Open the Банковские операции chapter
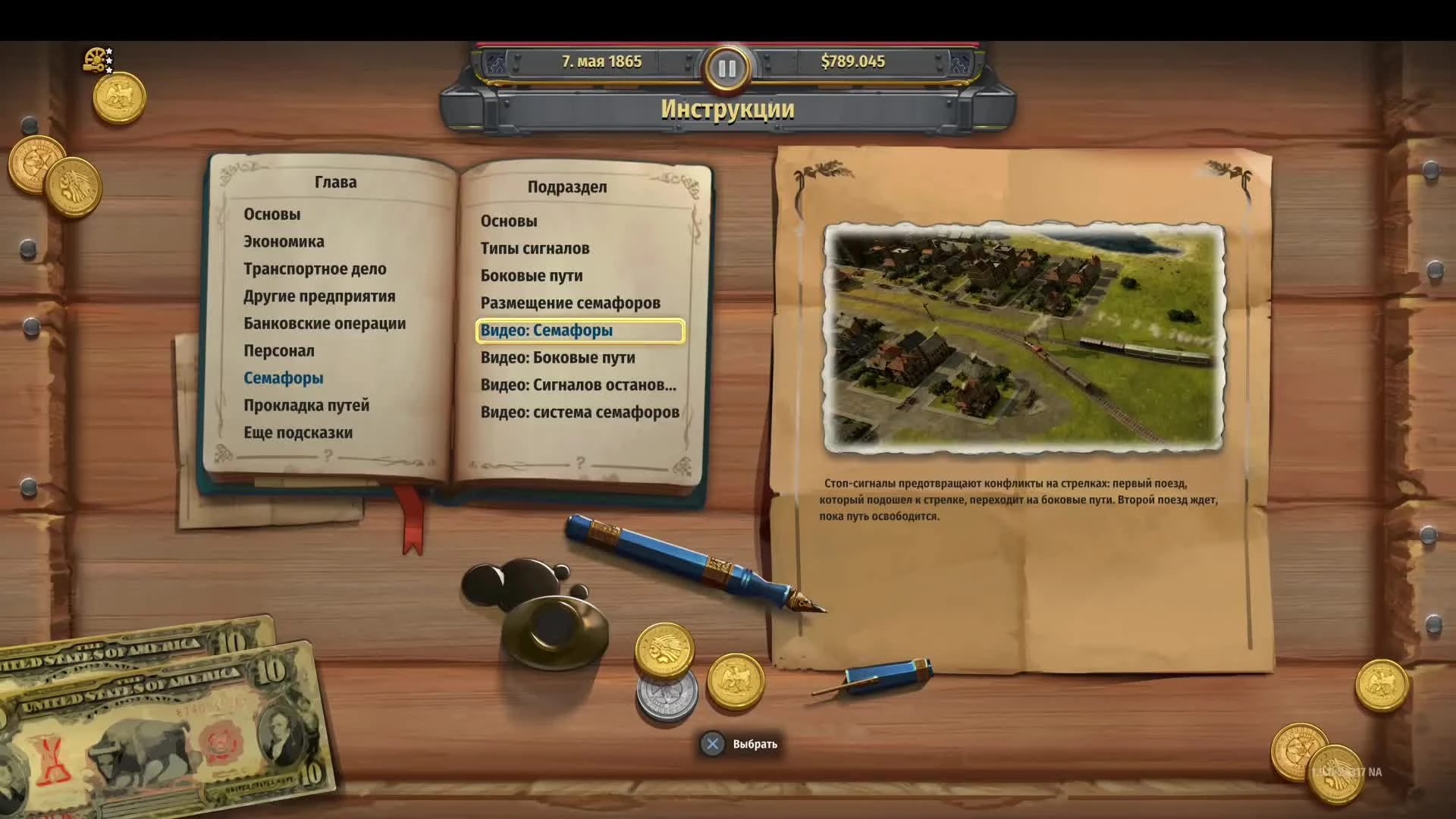The height and width of the screenshot is (819, 1456). [323, 322]
